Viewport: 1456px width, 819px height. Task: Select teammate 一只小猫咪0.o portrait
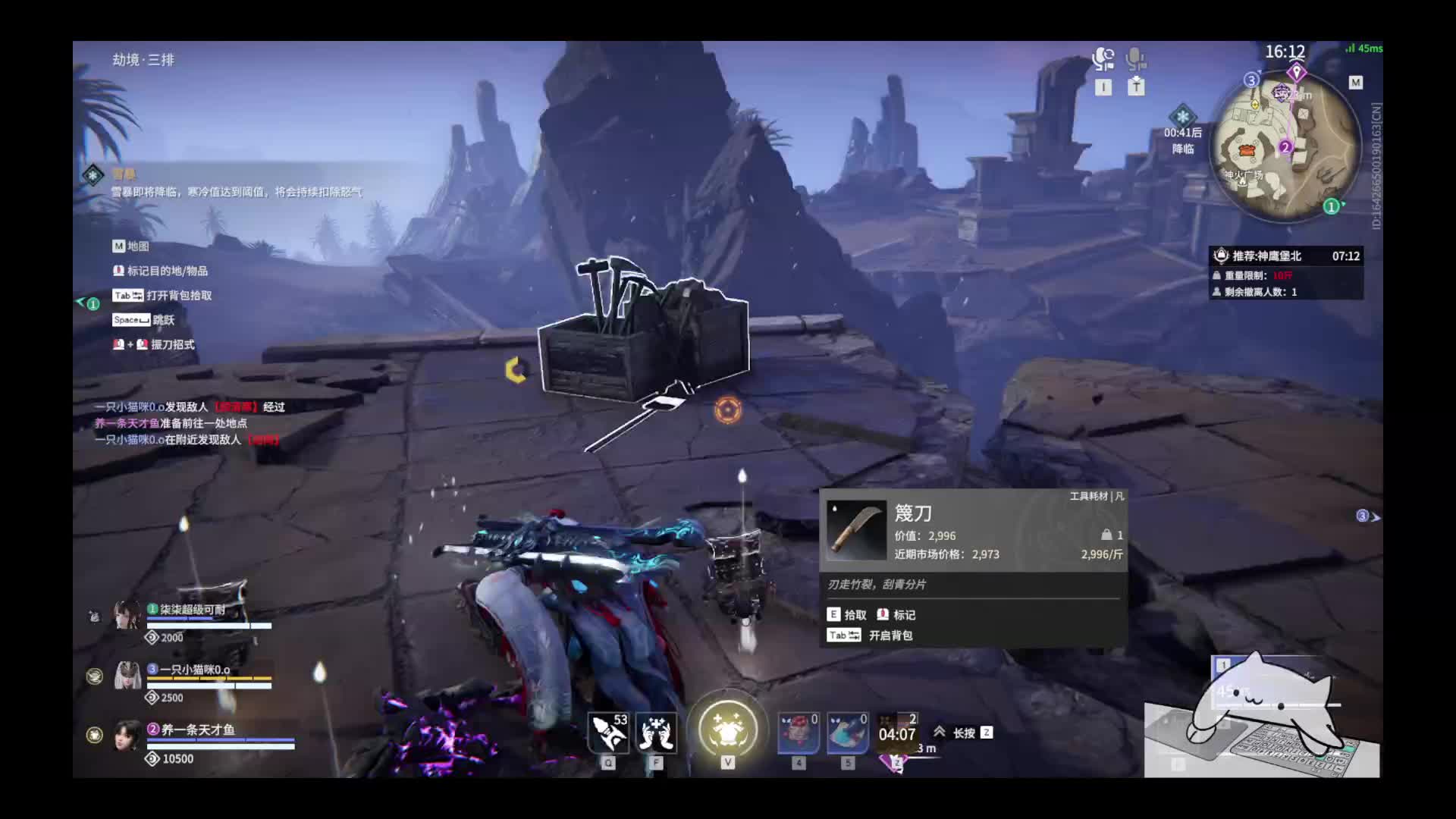click(127, 675)
